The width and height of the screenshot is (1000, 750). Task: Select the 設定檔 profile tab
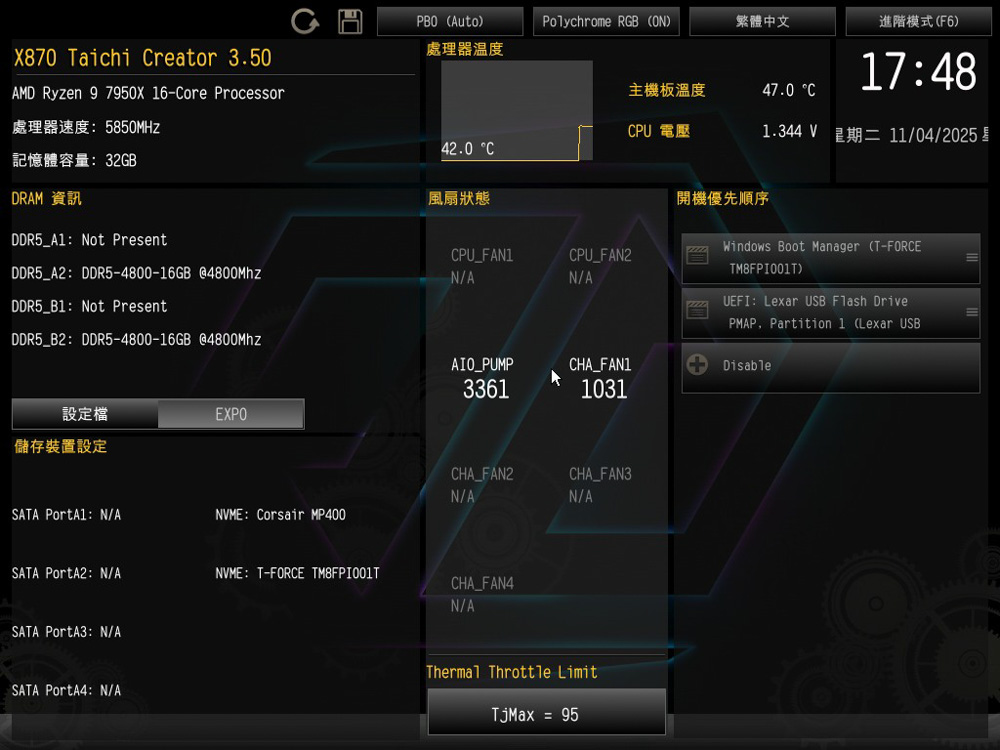coord(85,414)
